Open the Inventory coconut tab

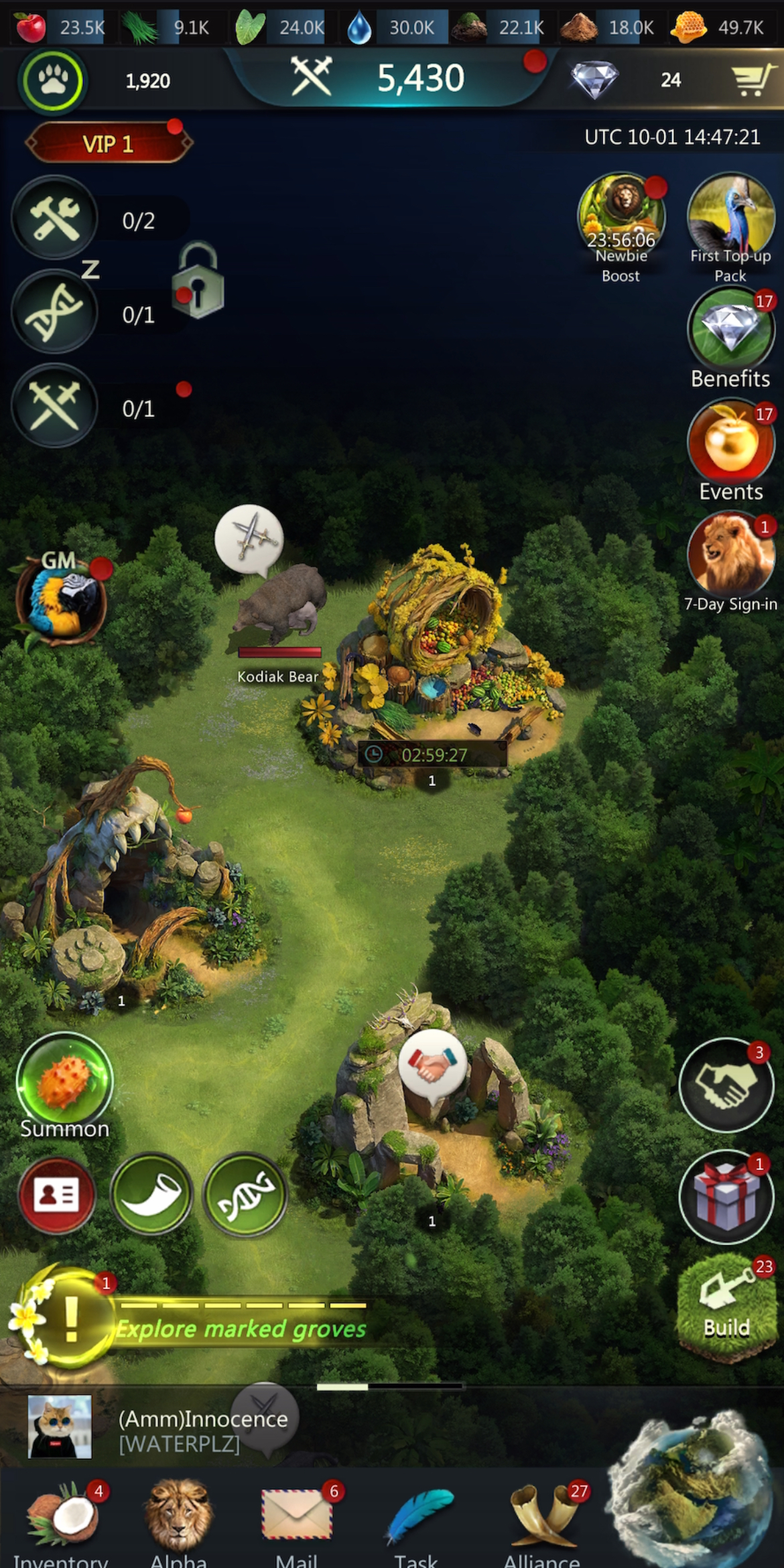pyautogui.click(x=62, y=1522)
